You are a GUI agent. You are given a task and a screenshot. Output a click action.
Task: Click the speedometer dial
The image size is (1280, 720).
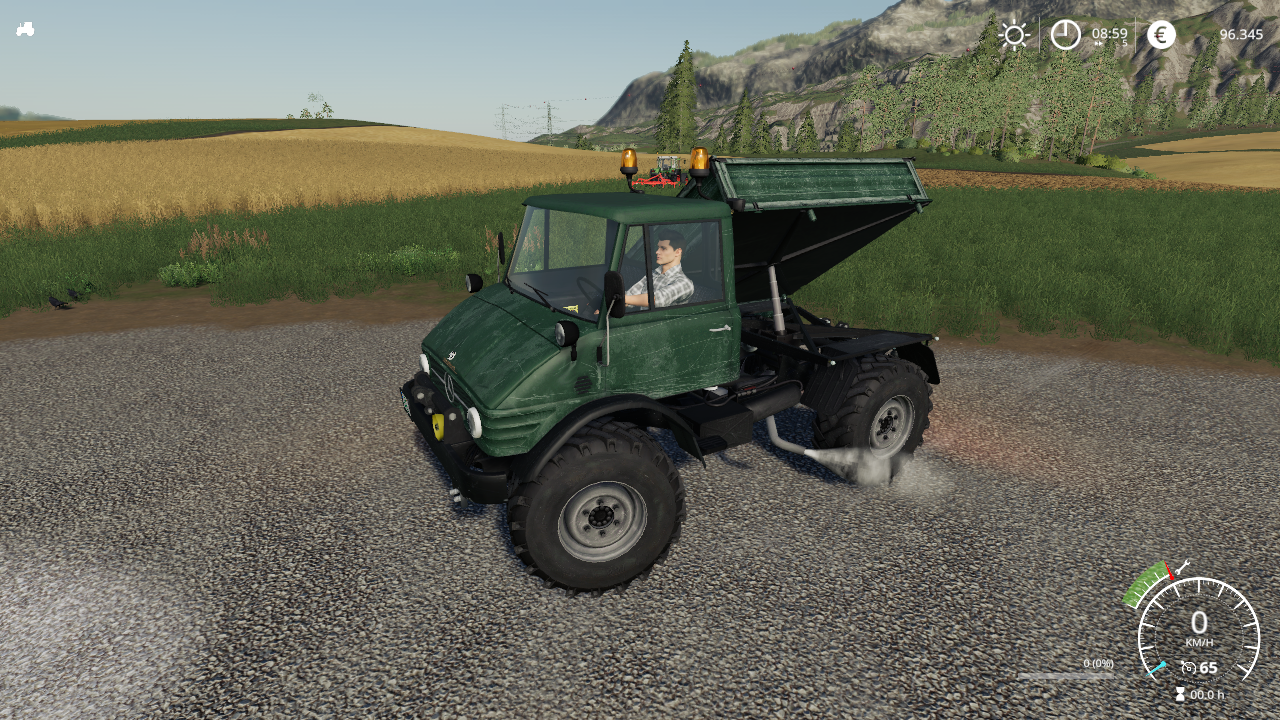click(1198, 630)
